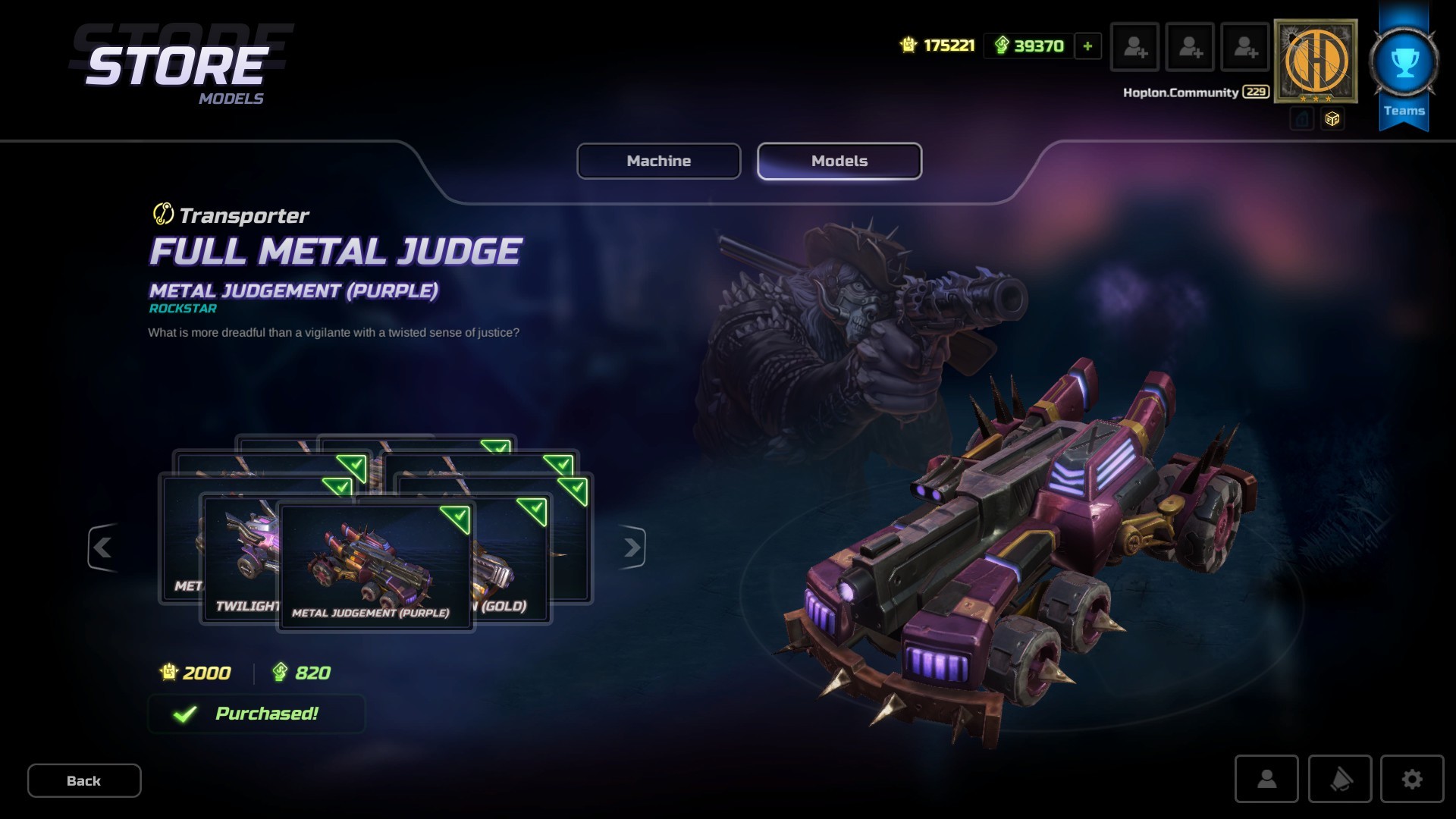Screen dimensions: 1456x819
Task: Click the player profile silhouette icon
Action: click(1267, 780)
